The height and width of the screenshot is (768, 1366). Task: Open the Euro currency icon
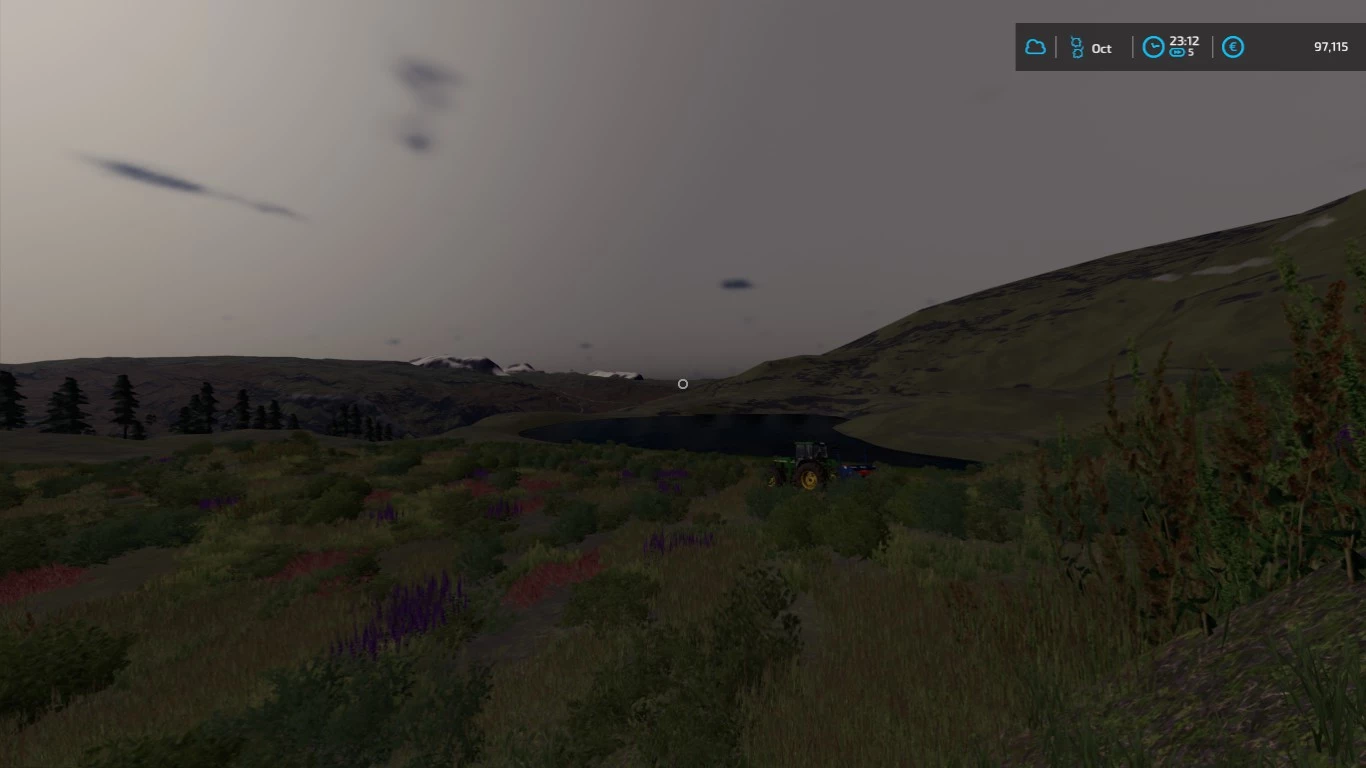pyautogui.click(x=1233, y=47)
